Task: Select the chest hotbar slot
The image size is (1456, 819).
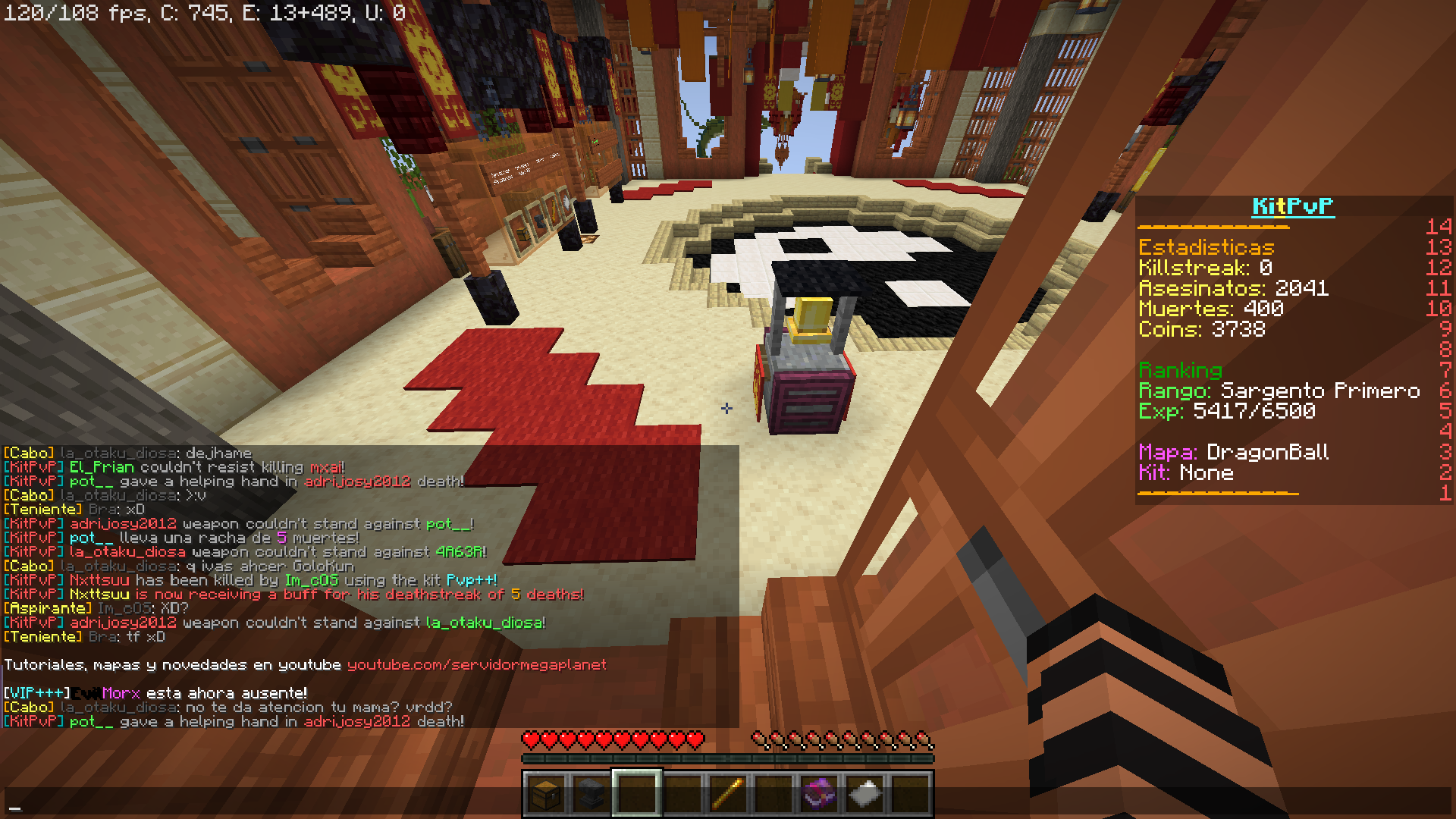Action: coord(545,794)
